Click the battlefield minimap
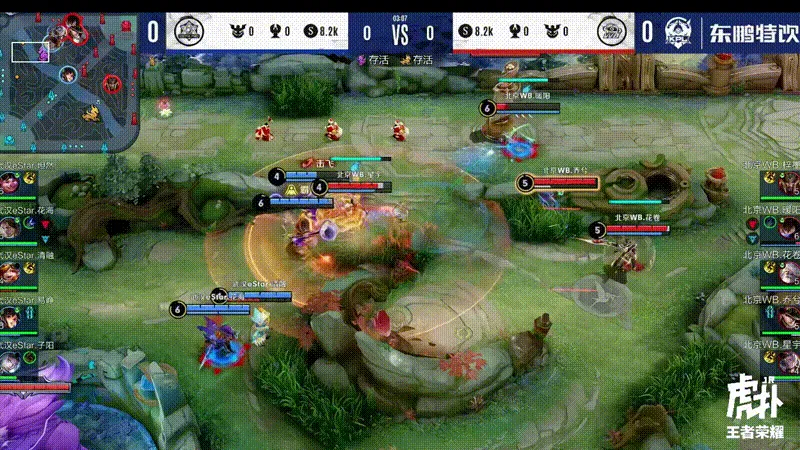800x450 pixels. coord(67,77)
